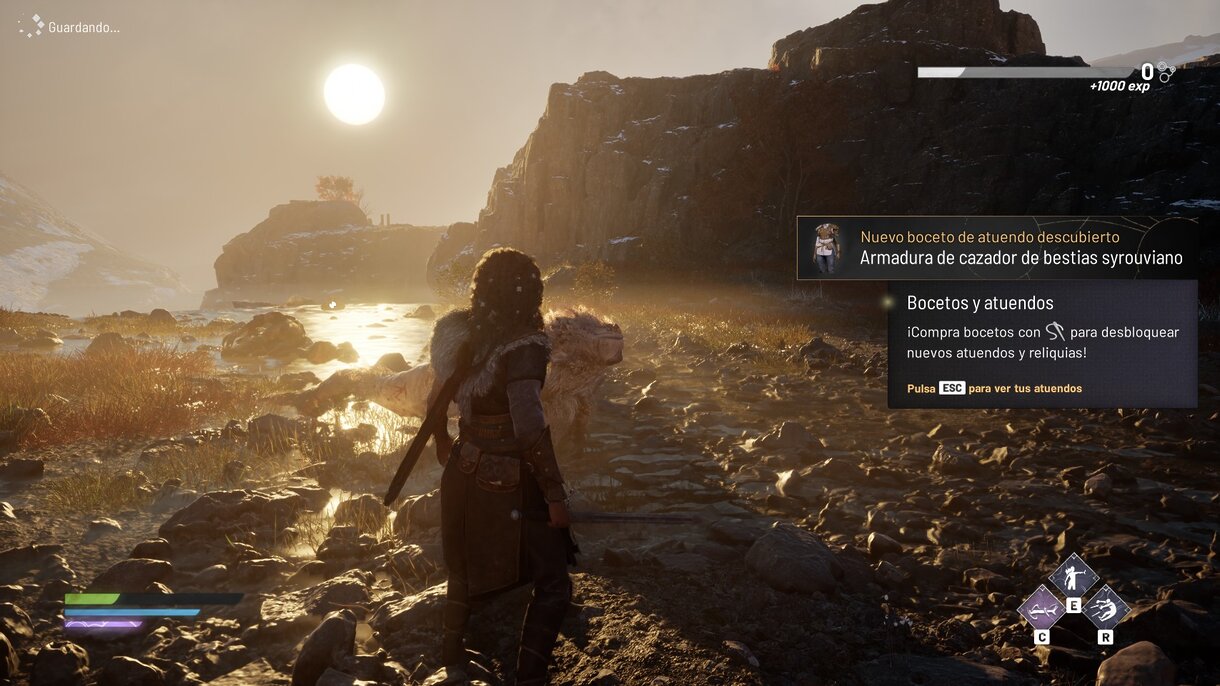
Task: Click the skill points orb icon
Action: (x=1166, y=71)
